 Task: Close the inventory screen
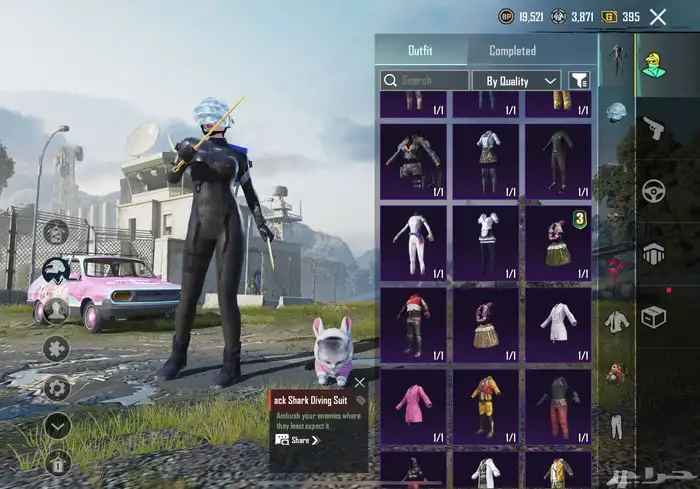(658, 17)
